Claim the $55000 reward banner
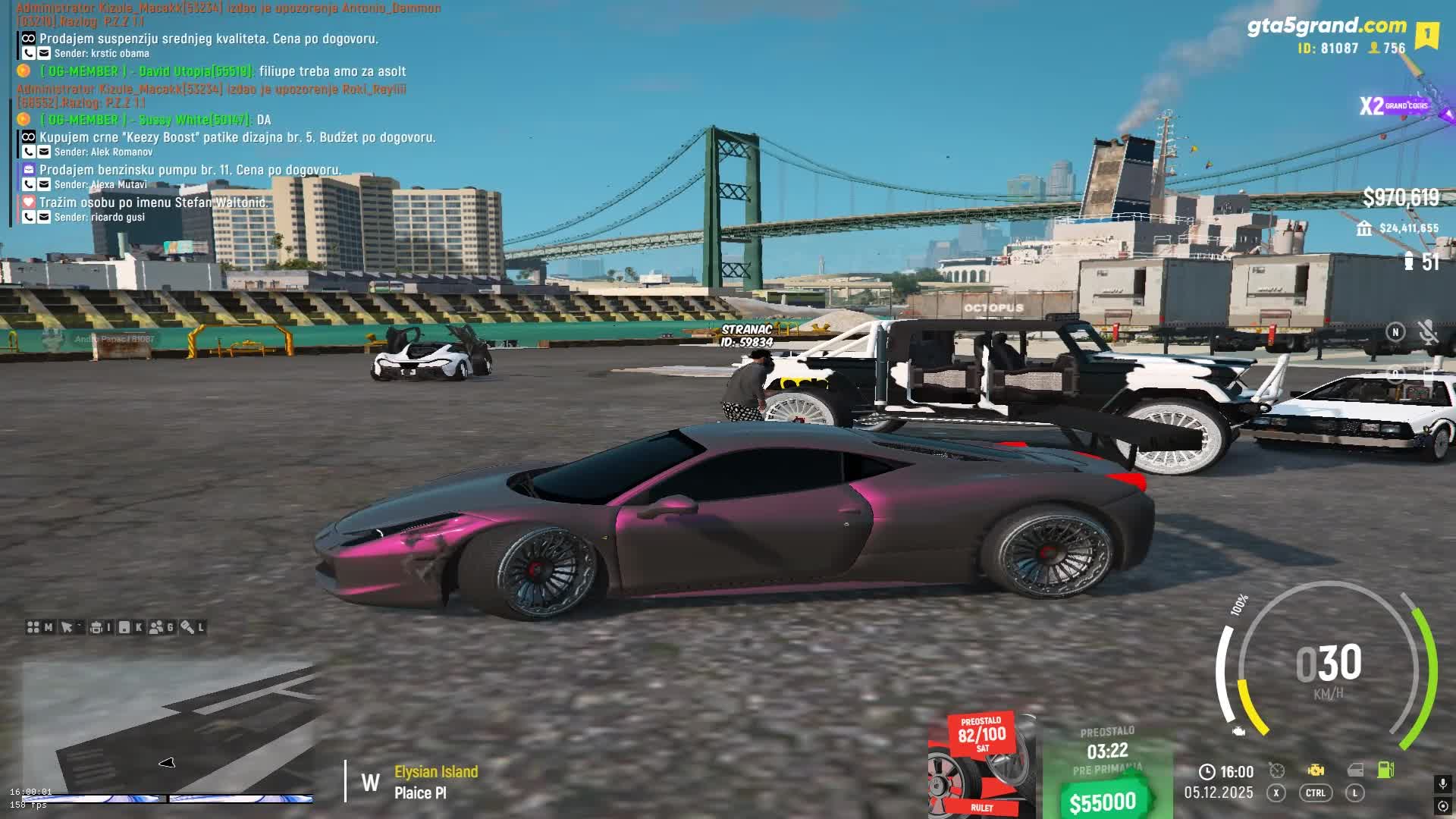Viewport: 1456px width, 819px height. (1106, 801)
